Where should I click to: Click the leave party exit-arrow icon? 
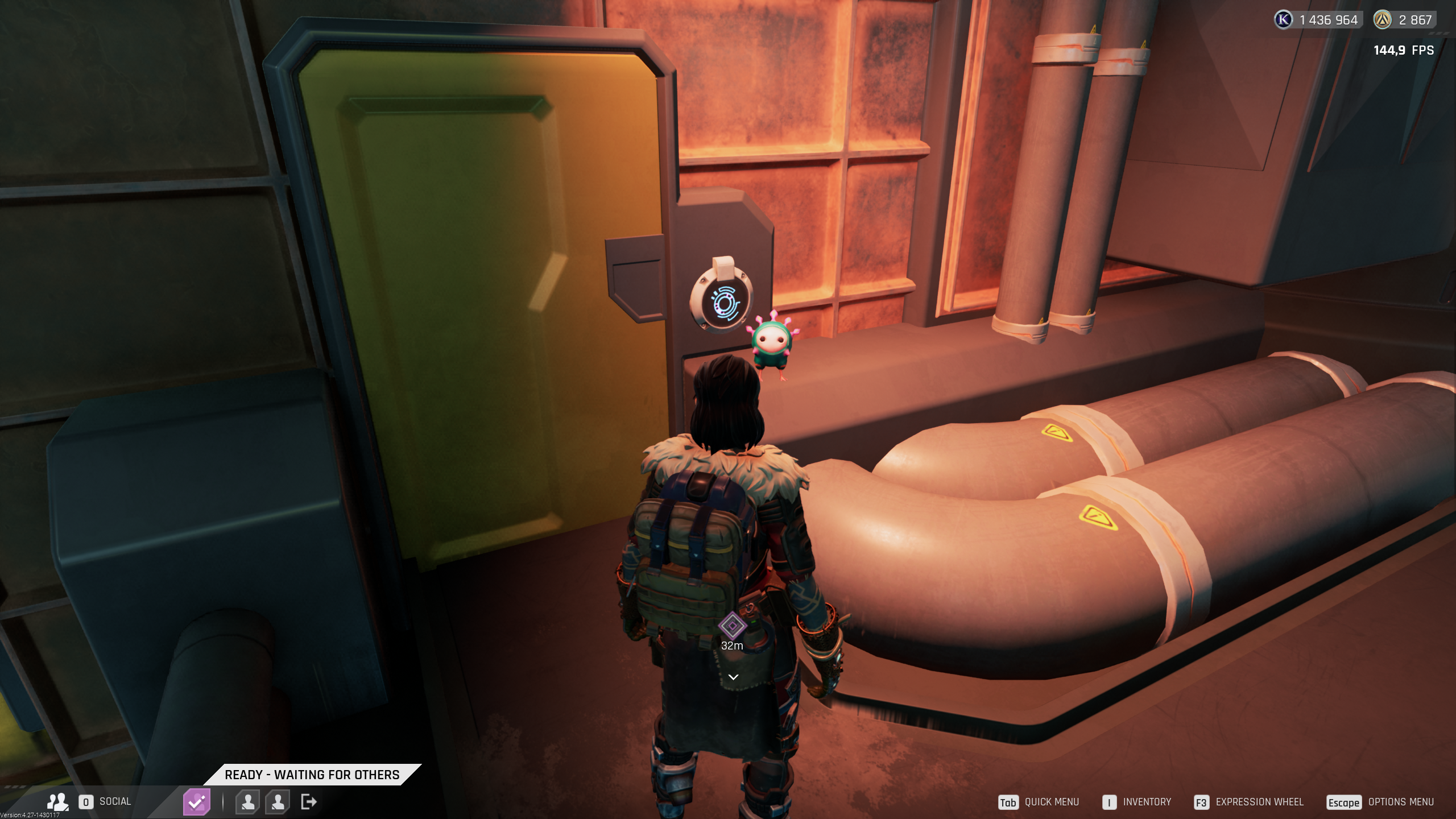click(309, 802)
